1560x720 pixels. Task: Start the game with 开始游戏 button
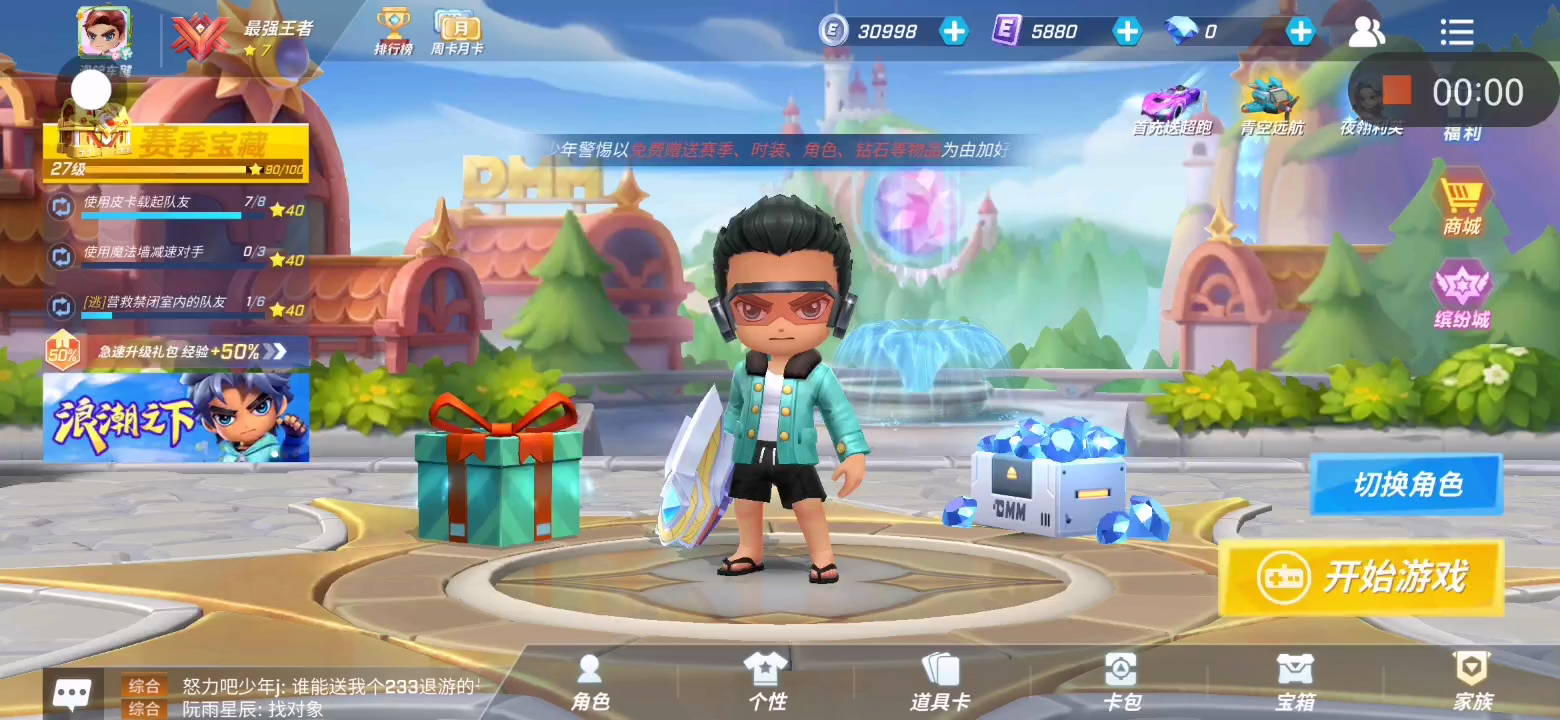(1361, 577)
